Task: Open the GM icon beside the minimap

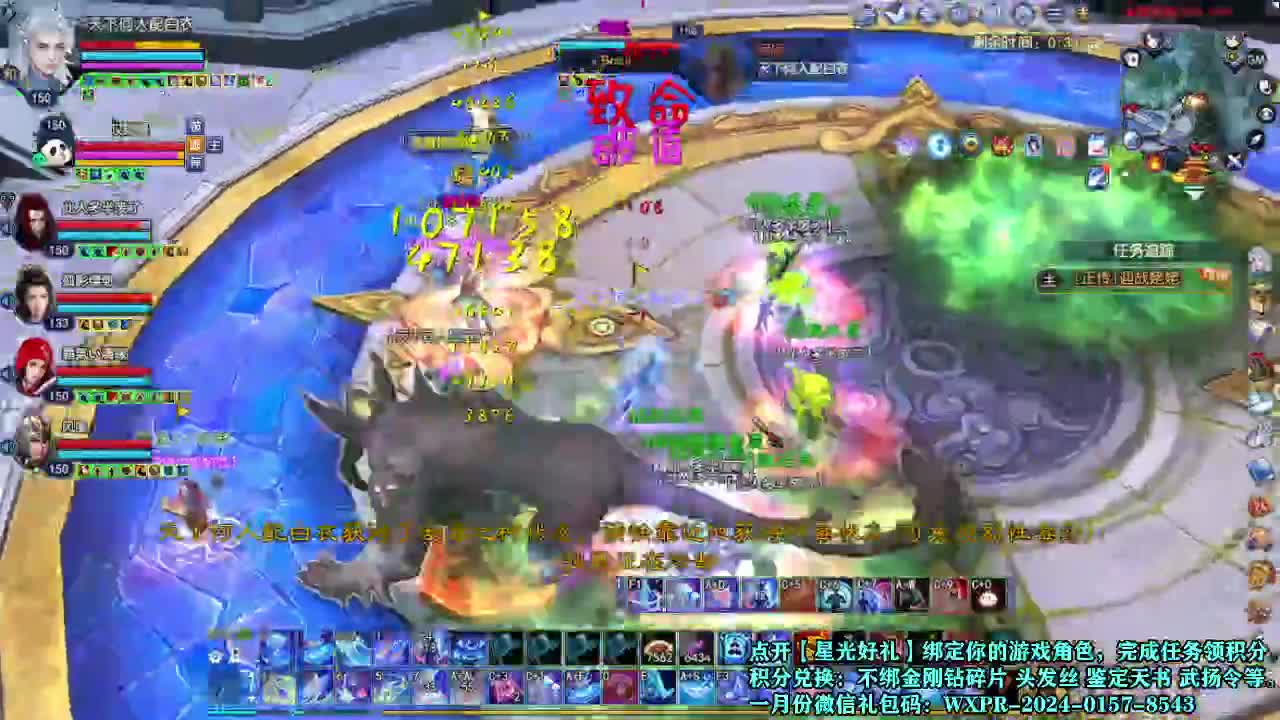Action: tap(1256, 58)
